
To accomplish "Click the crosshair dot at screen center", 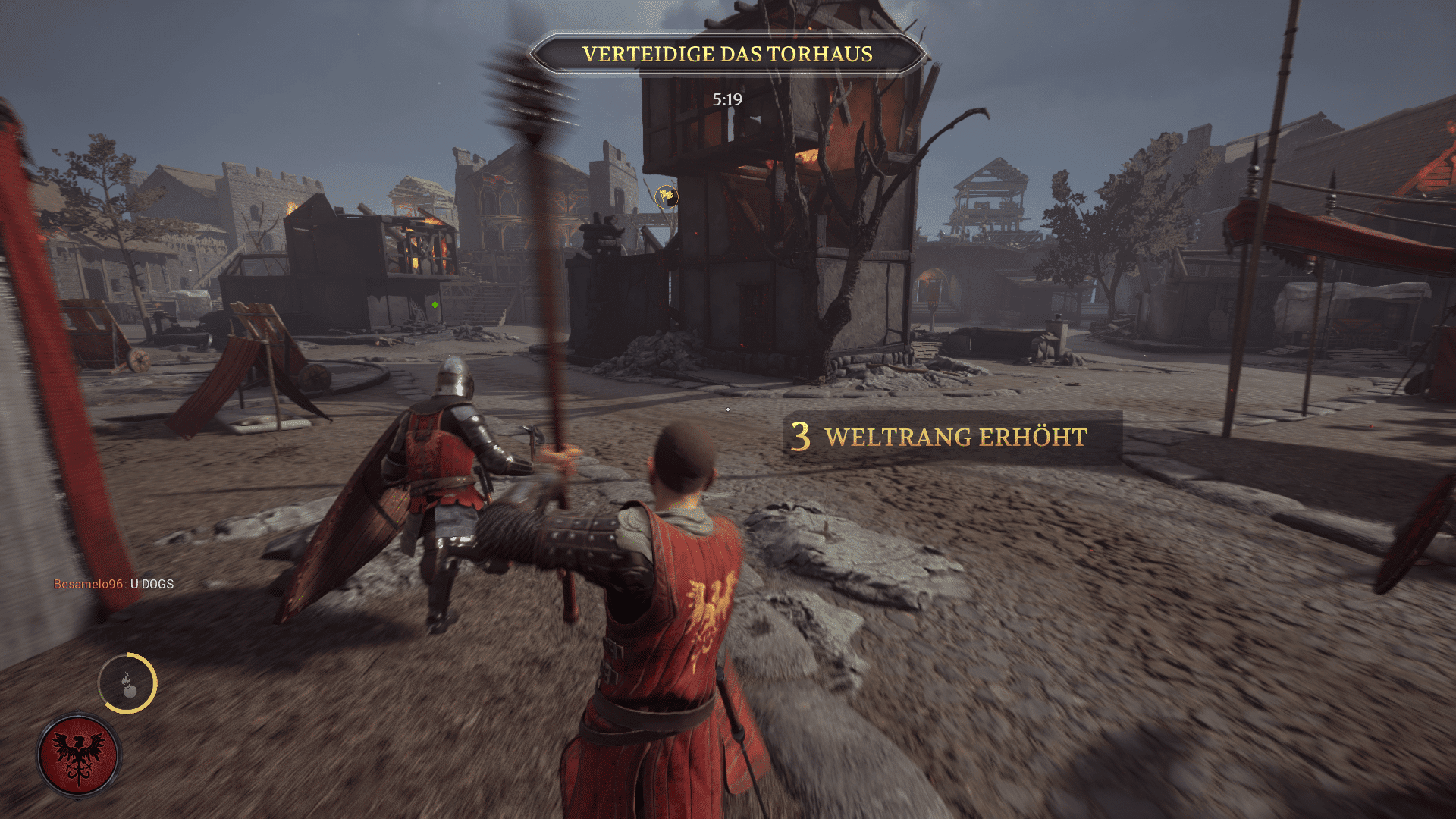I will 728,409.
